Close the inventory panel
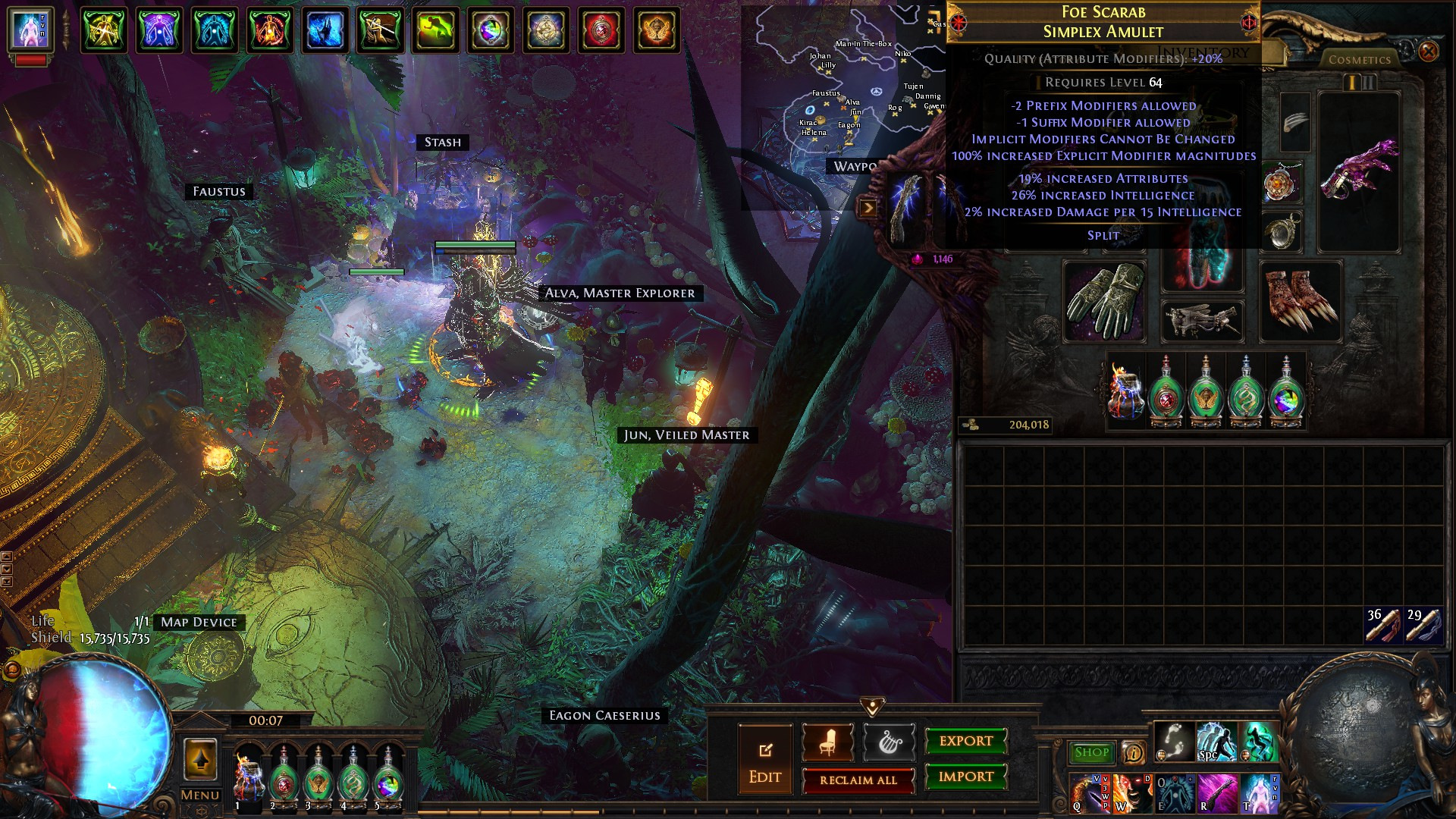This screenshot has height=819, width=1456. click(x=1428, y=52)
